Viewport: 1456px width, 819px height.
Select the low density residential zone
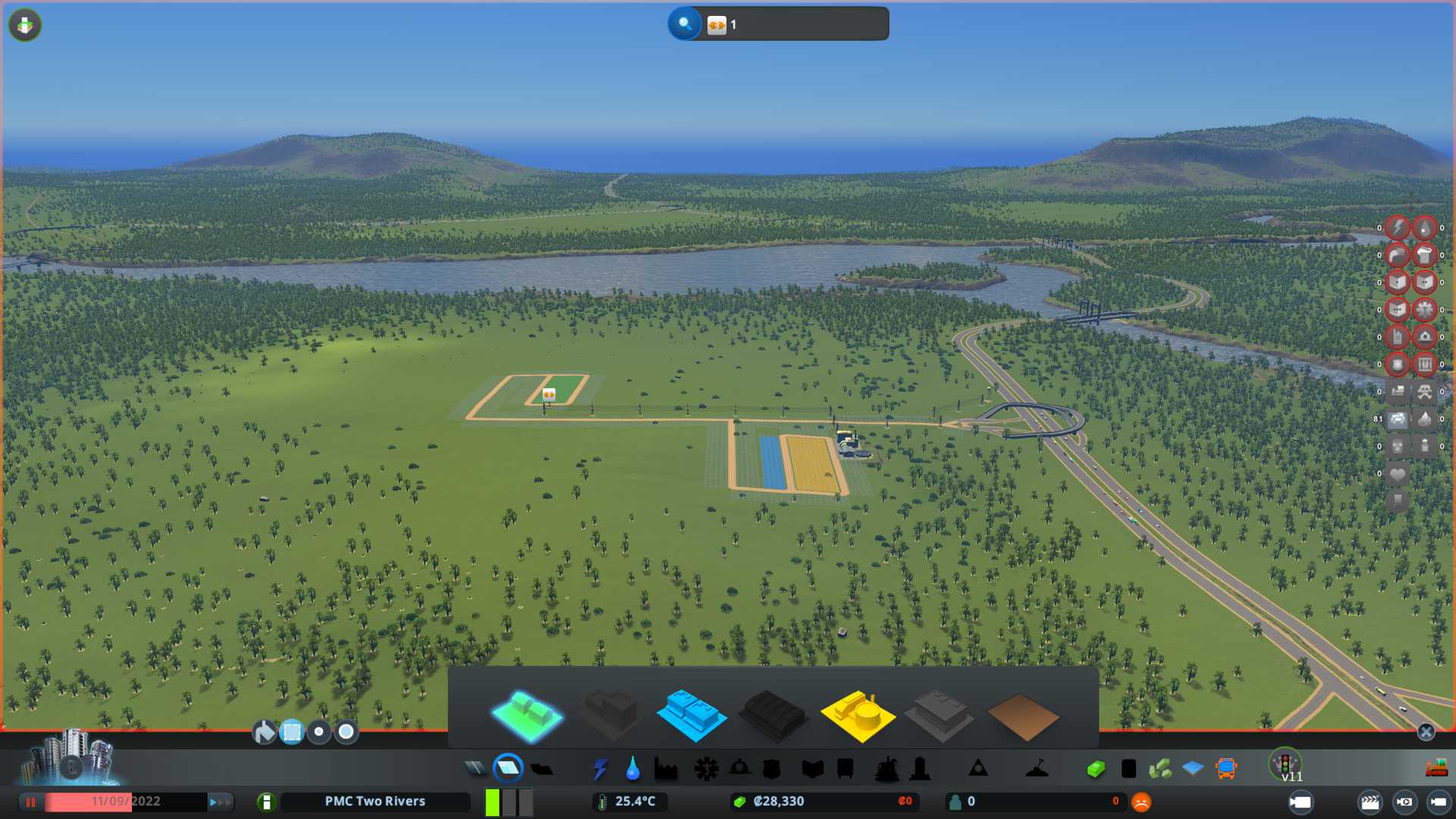pos(526,714)
